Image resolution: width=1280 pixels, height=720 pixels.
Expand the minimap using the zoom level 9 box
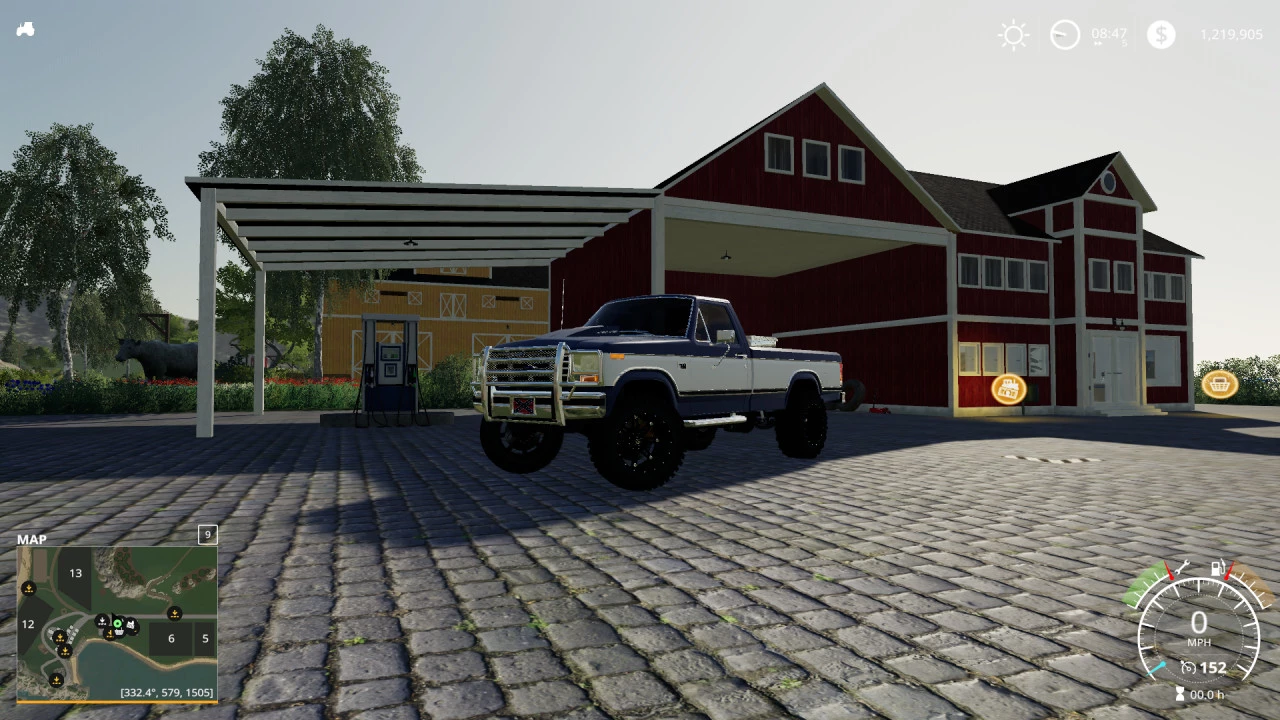pyautogui.click(x=207, y=536)
